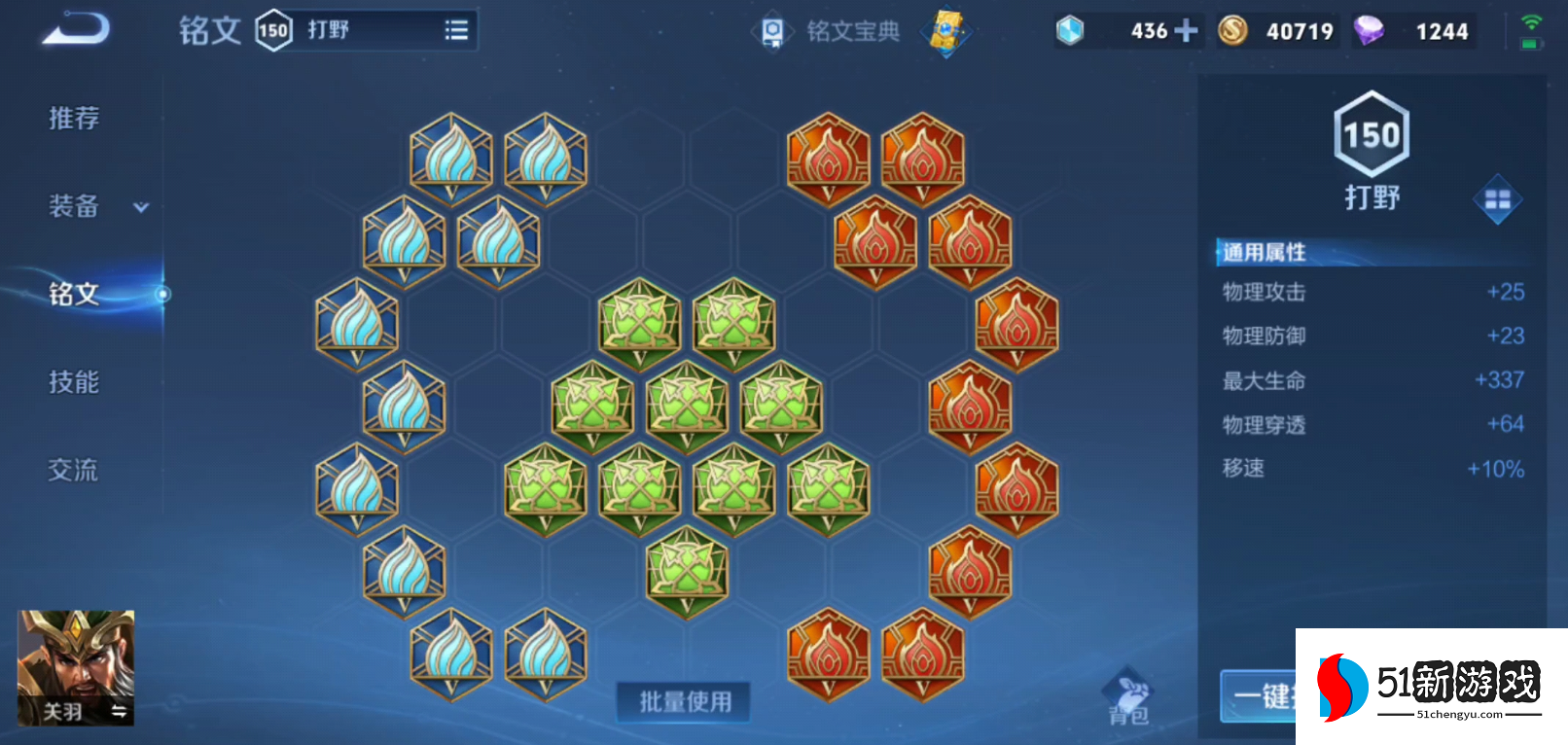The width and height of the screenshot is (1568, 745).
Task: Switch to the 技能 sidebar tab
Action: coord(72,381)
